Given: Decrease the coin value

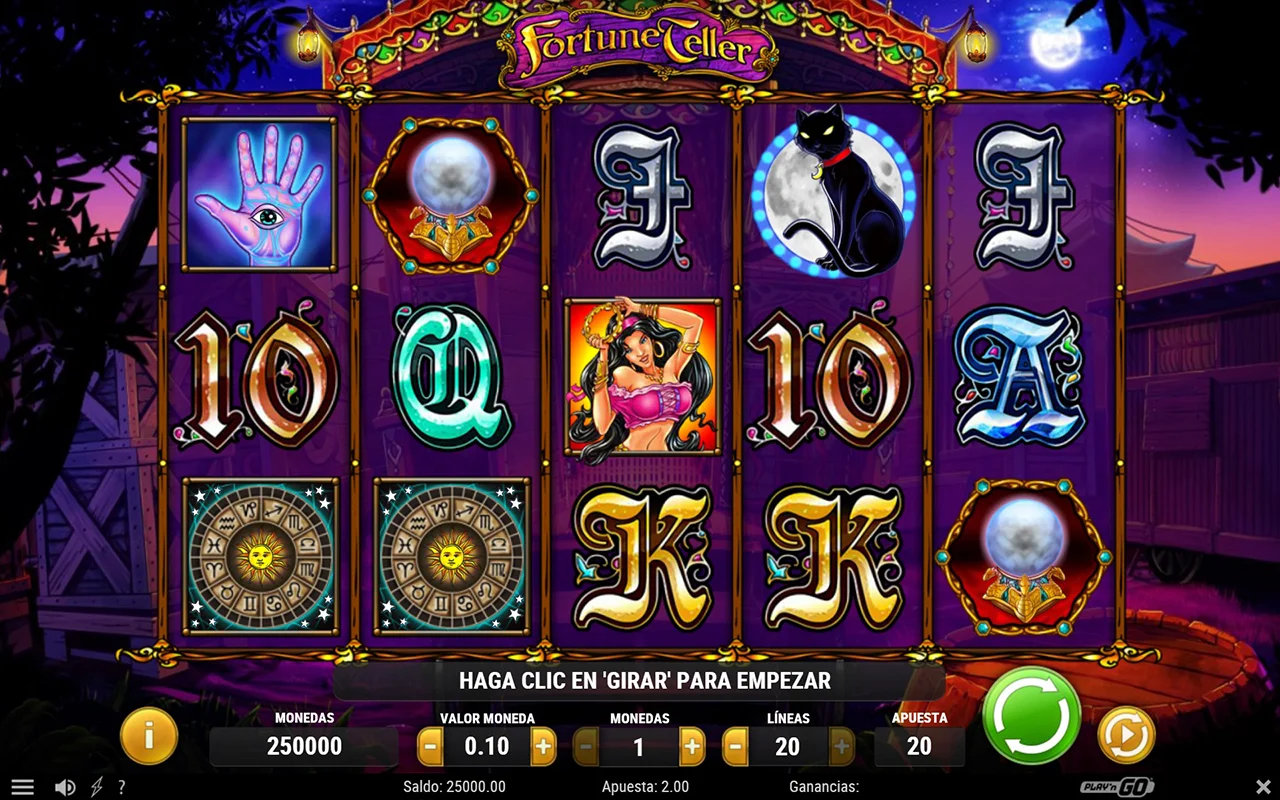Looking at the screenshot, I should tap(430, 746).
